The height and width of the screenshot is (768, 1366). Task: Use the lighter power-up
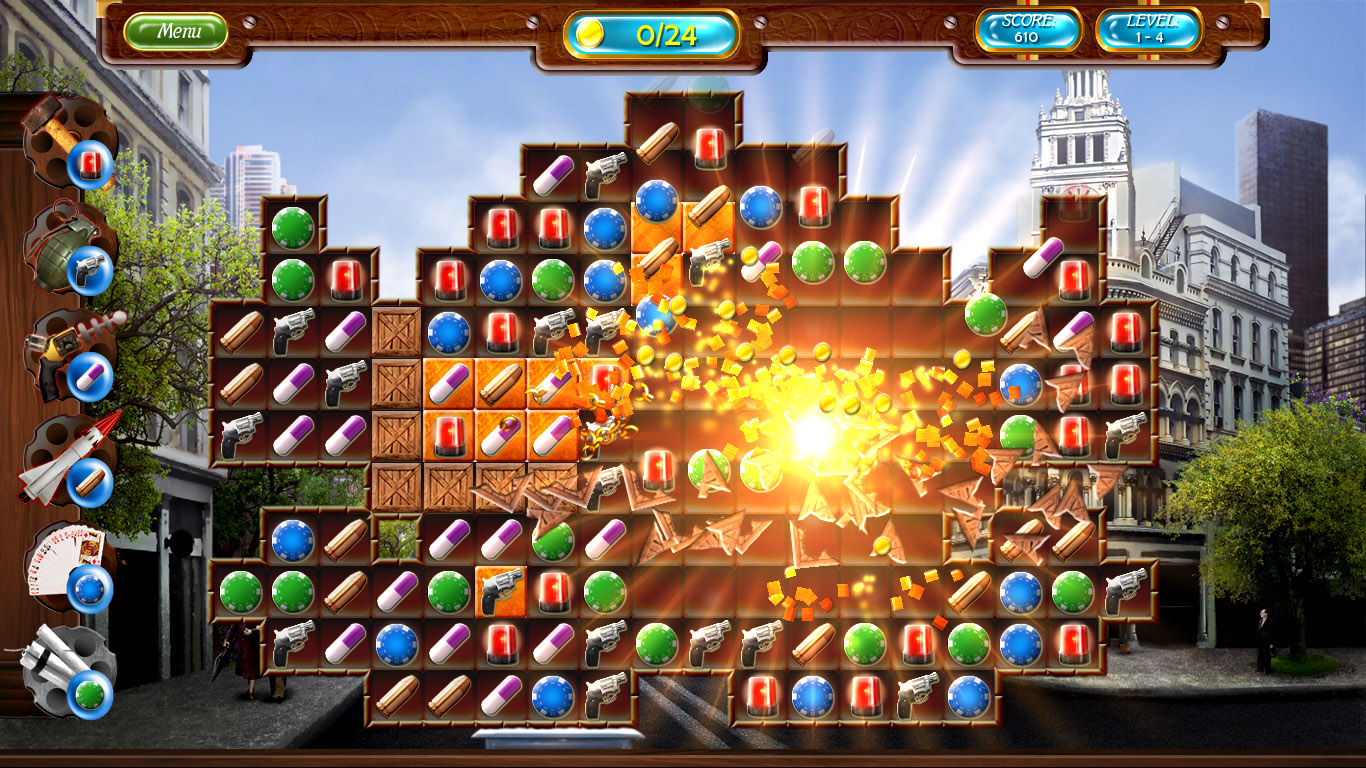tap(55, 345)
